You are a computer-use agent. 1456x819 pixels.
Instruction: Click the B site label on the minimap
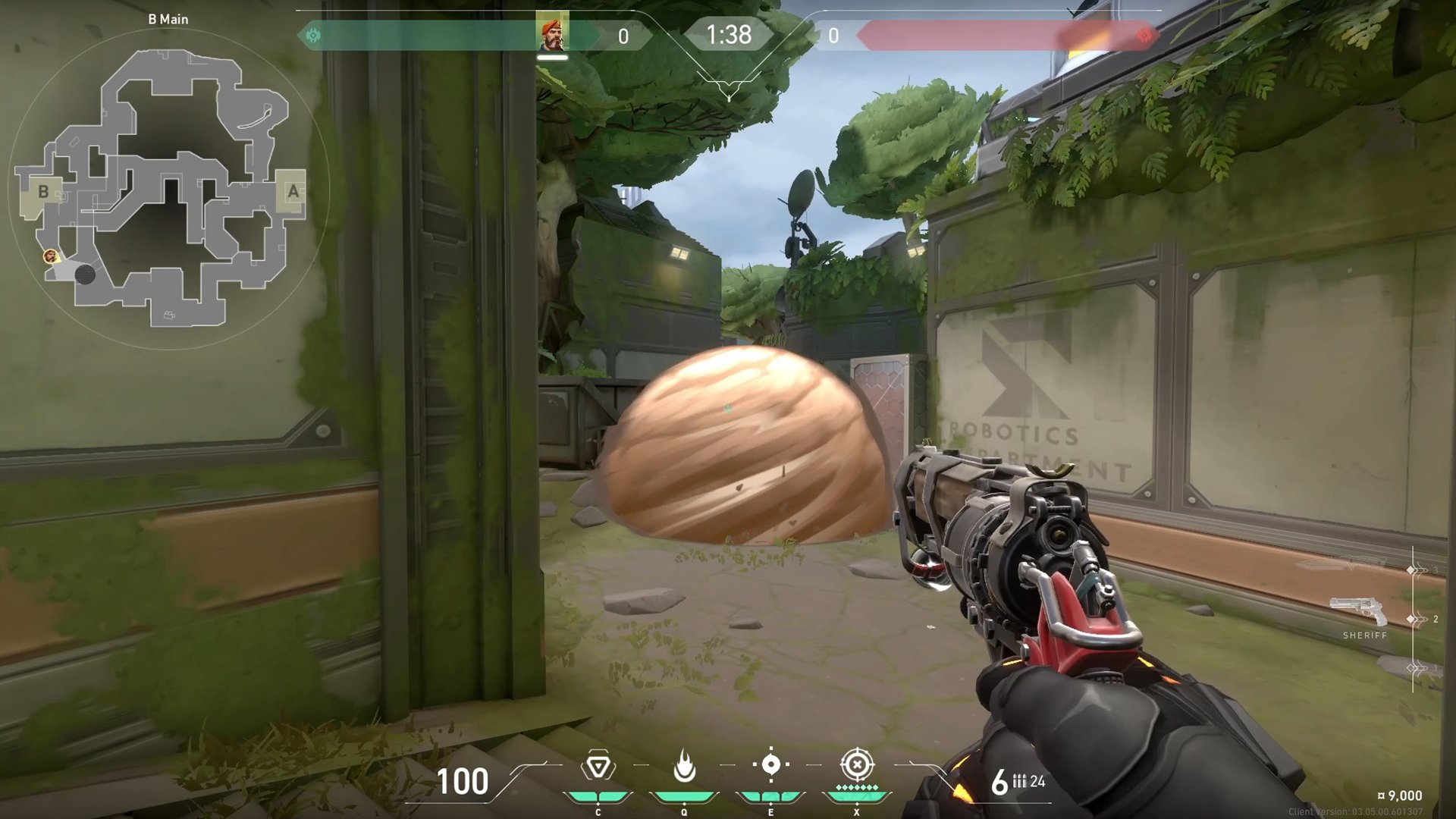42,192
